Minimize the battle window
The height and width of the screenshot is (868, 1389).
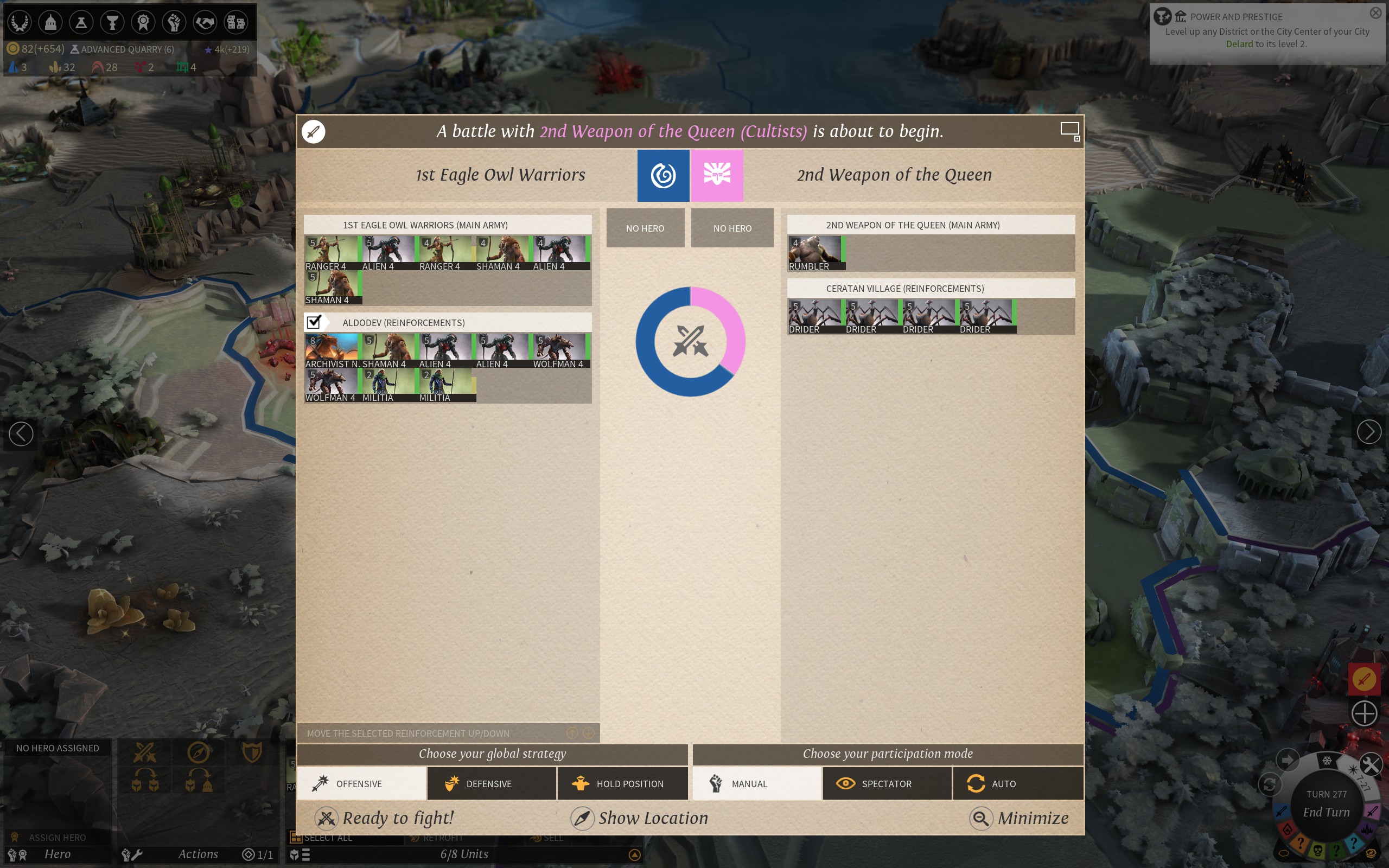(1019, 818)
